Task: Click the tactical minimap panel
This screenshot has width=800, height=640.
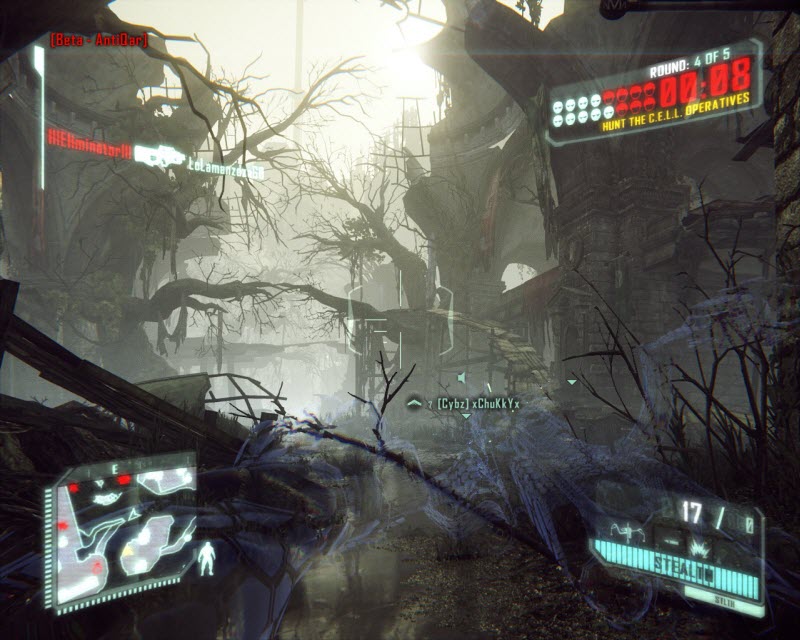Action: point(122,529)
